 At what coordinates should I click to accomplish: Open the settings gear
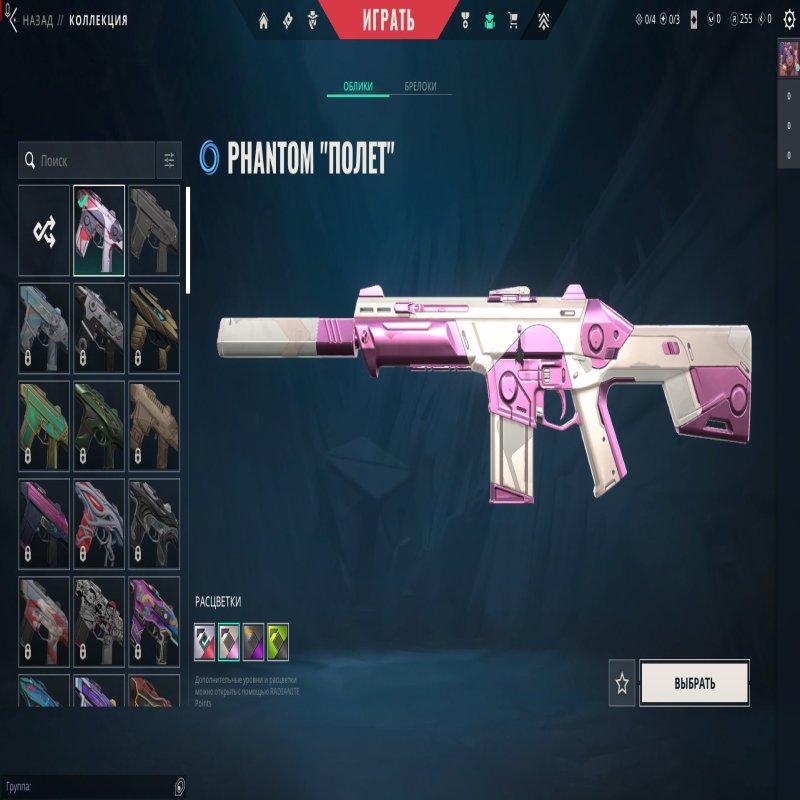[x=788, y=19]
